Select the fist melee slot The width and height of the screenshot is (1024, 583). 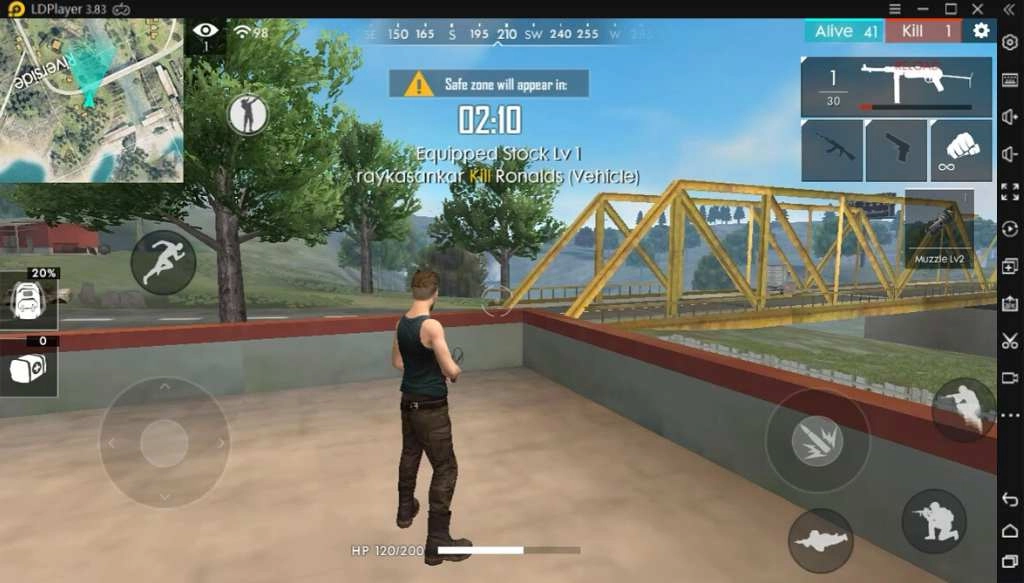(x=961, y=150)
